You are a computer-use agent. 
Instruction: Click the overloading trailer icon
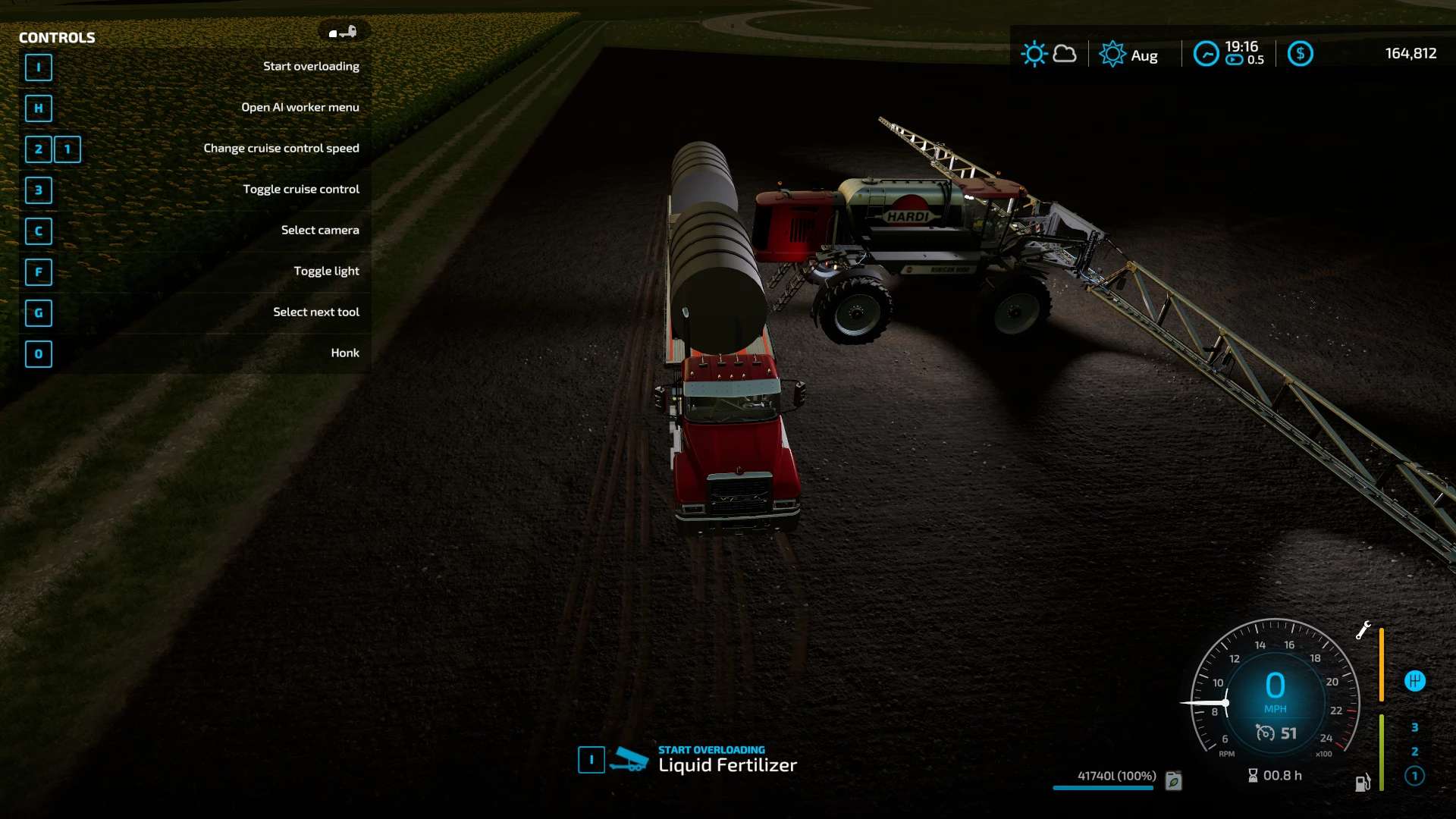(x=629, y=759)
